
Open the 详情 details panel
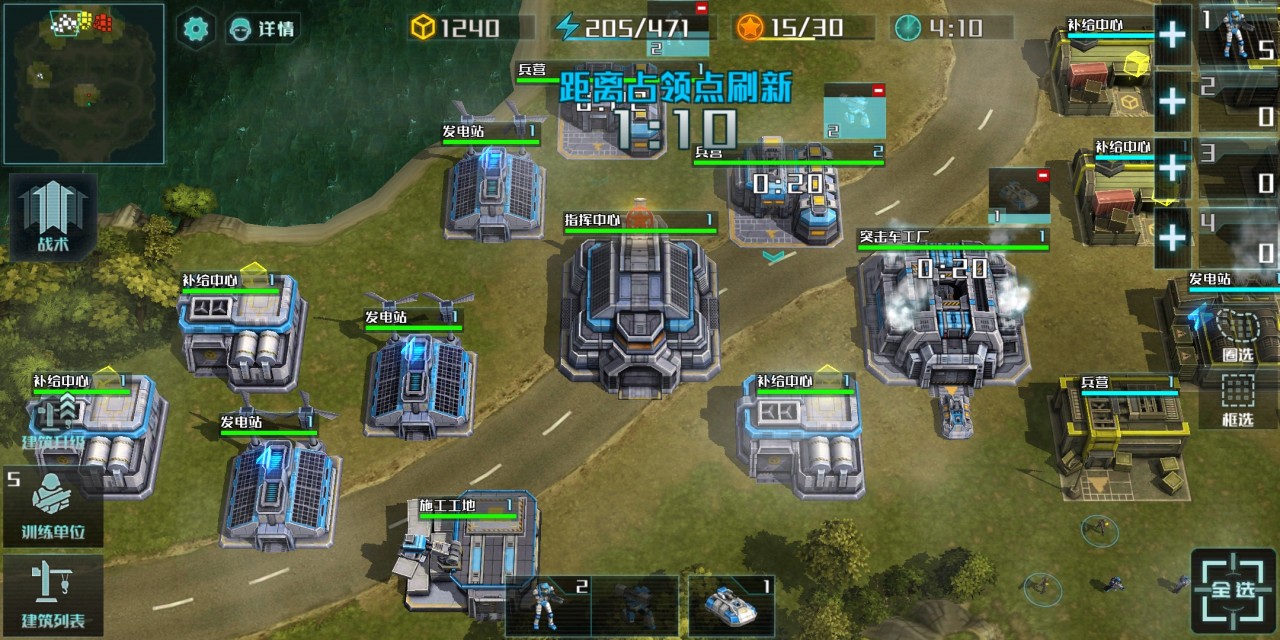262,28
